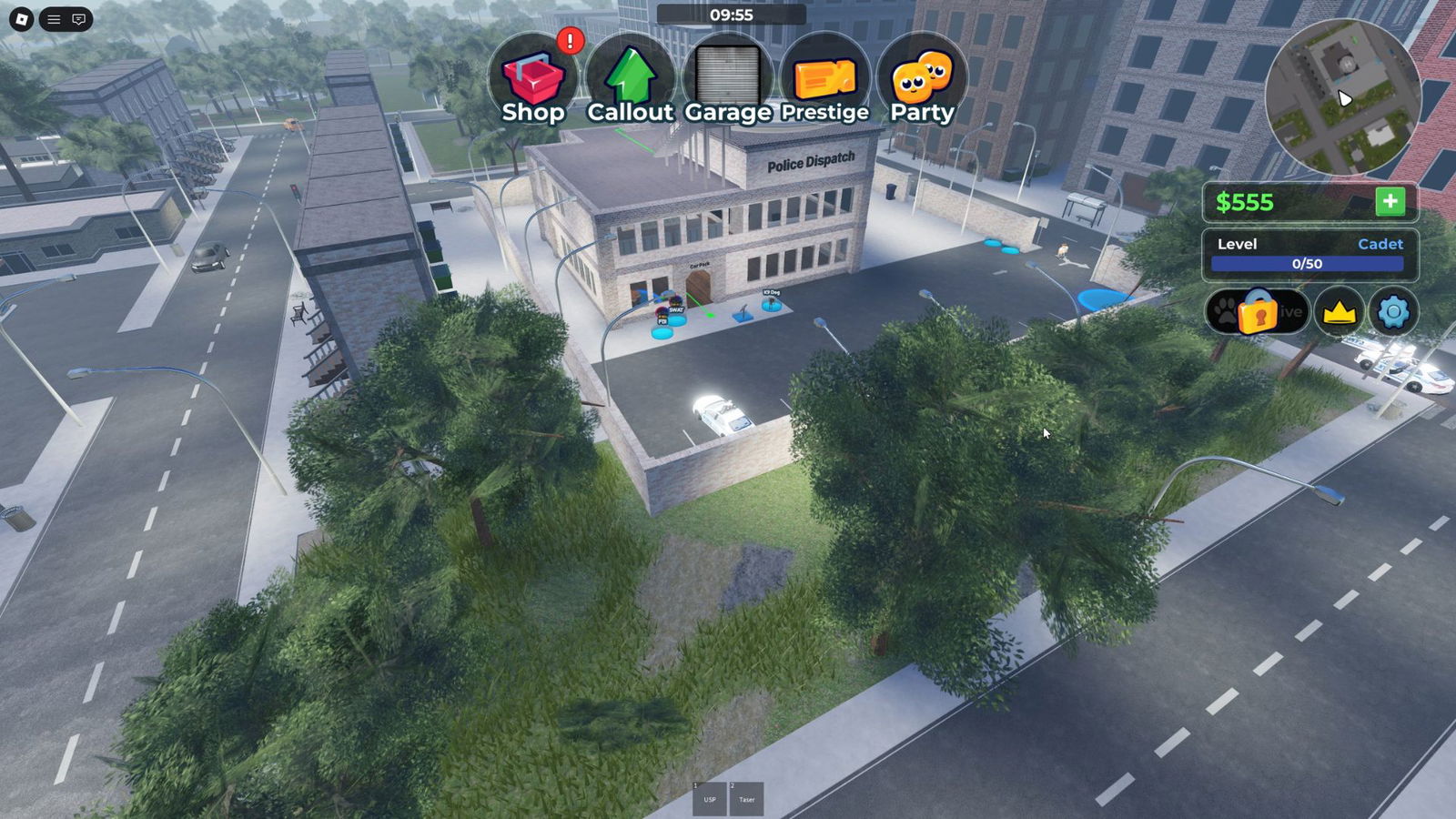Select the USP hotbar slot
Screen dimensions: 1456x819
(710, 799)
